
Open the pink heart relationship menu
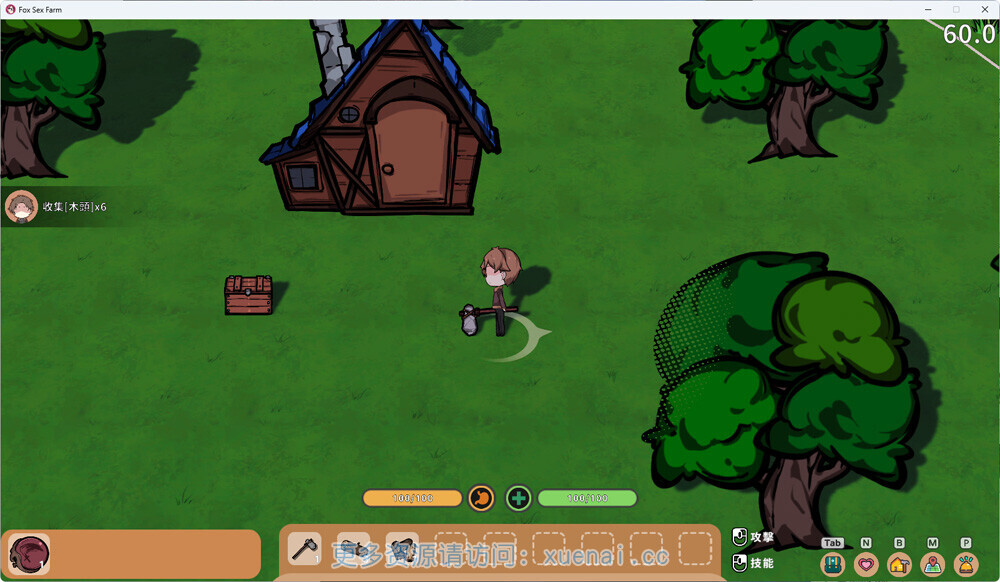[866, 565]
